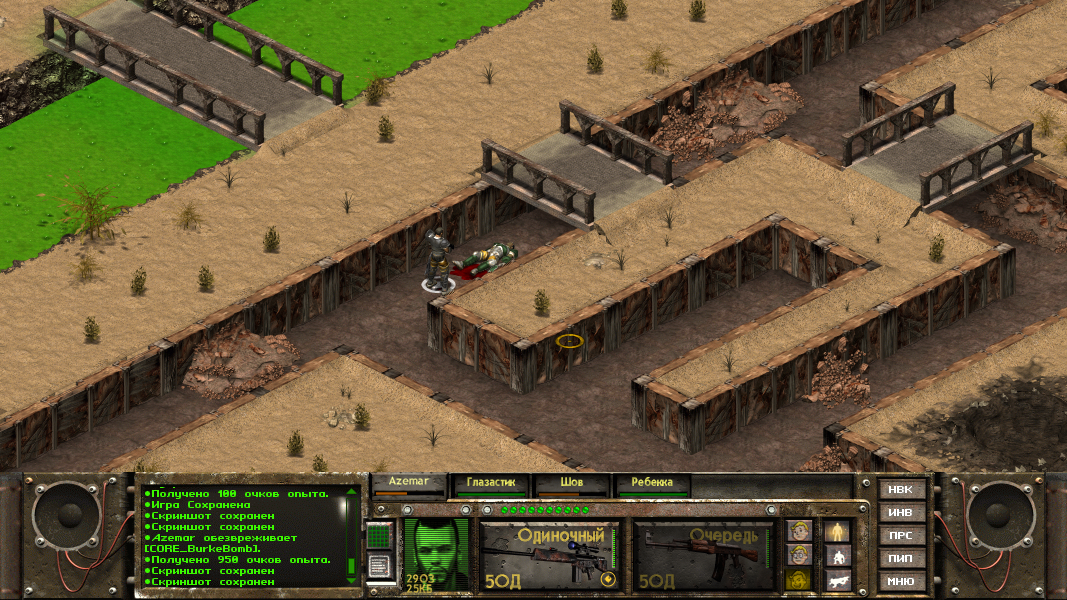Select the yellow highlighted Vault Boy icon
This screenshot has width=1067, height=600.
[798, 579]
